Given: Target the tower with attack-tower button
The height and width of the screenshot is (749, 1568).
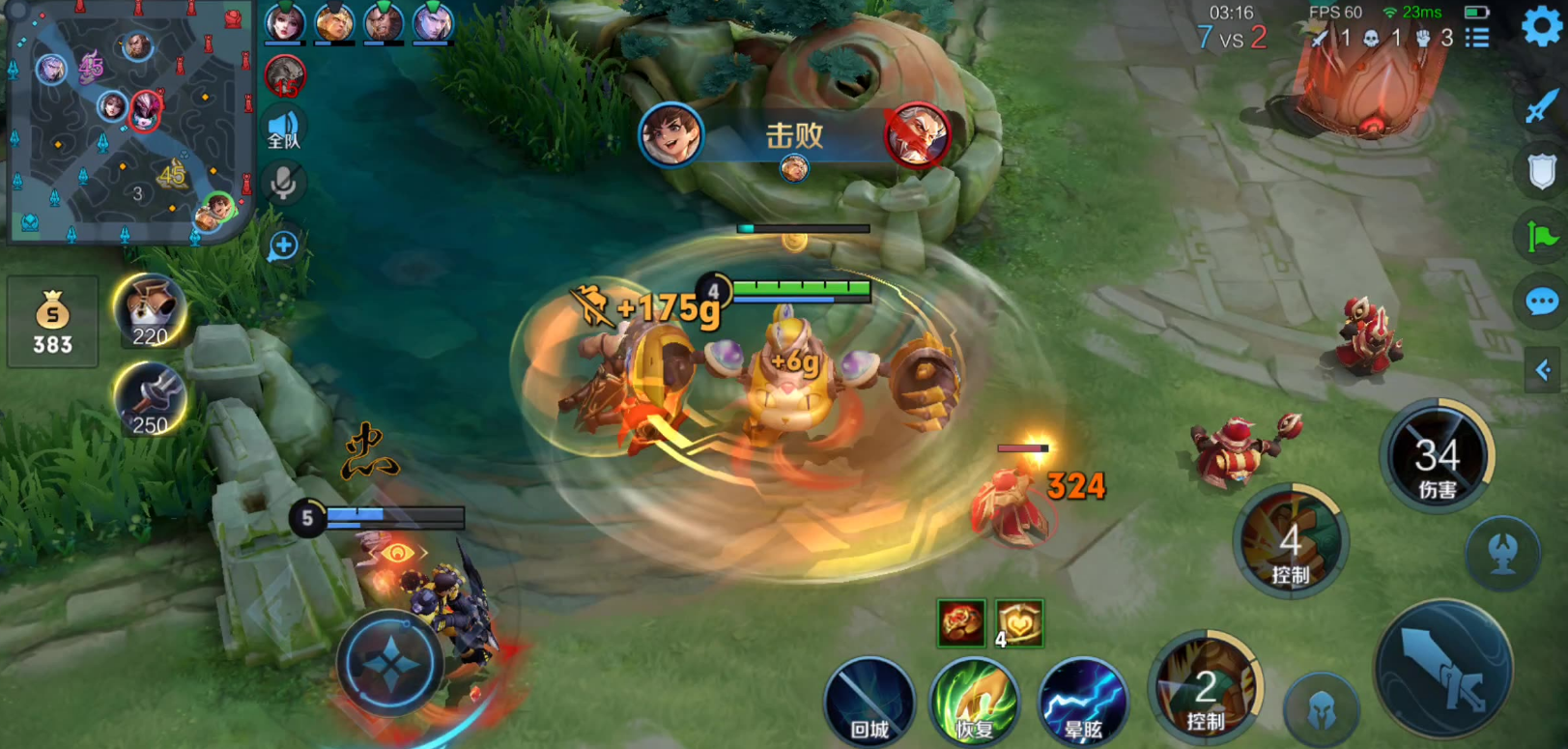Looking at the screenshot, I should point(1502,554).
